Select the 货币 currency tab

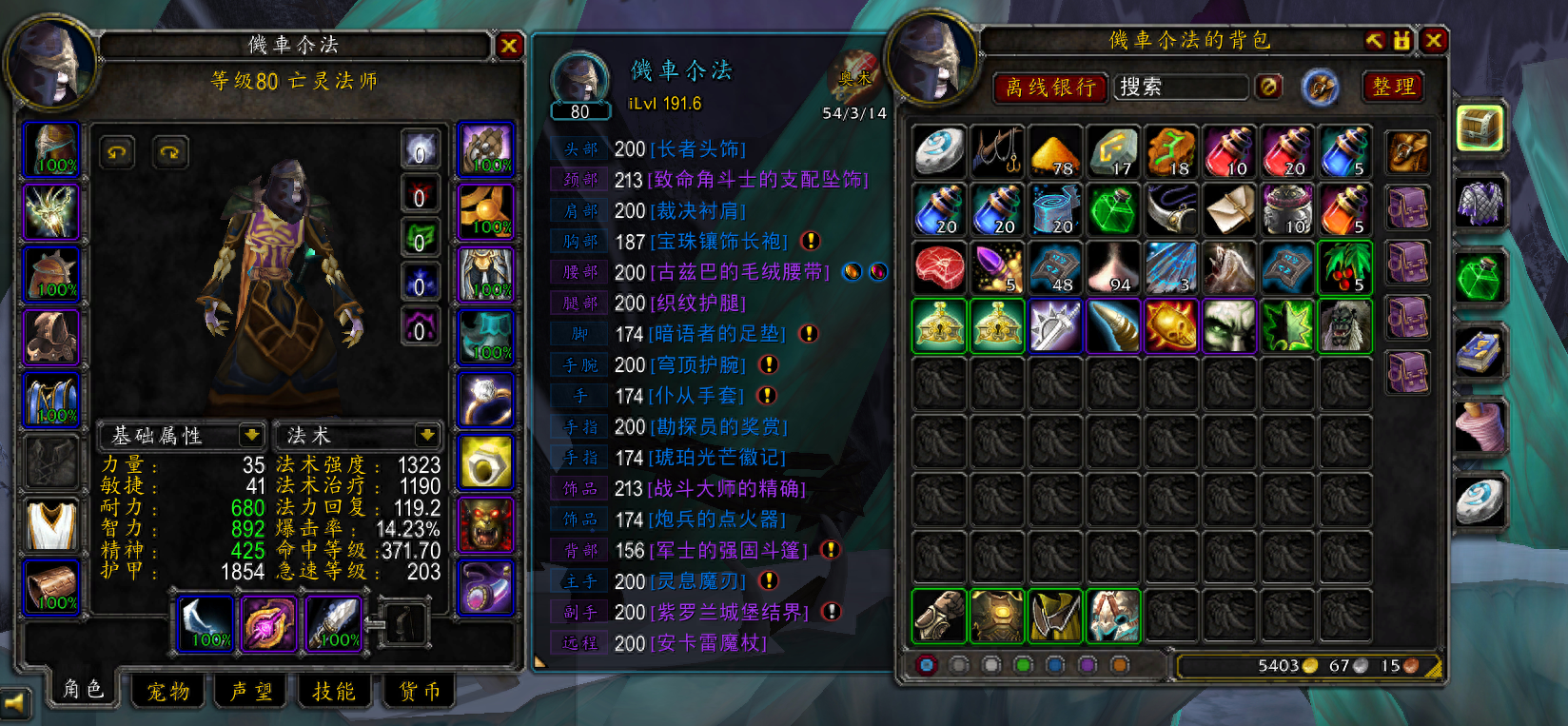pyautogui.click(x=419, y=692)
